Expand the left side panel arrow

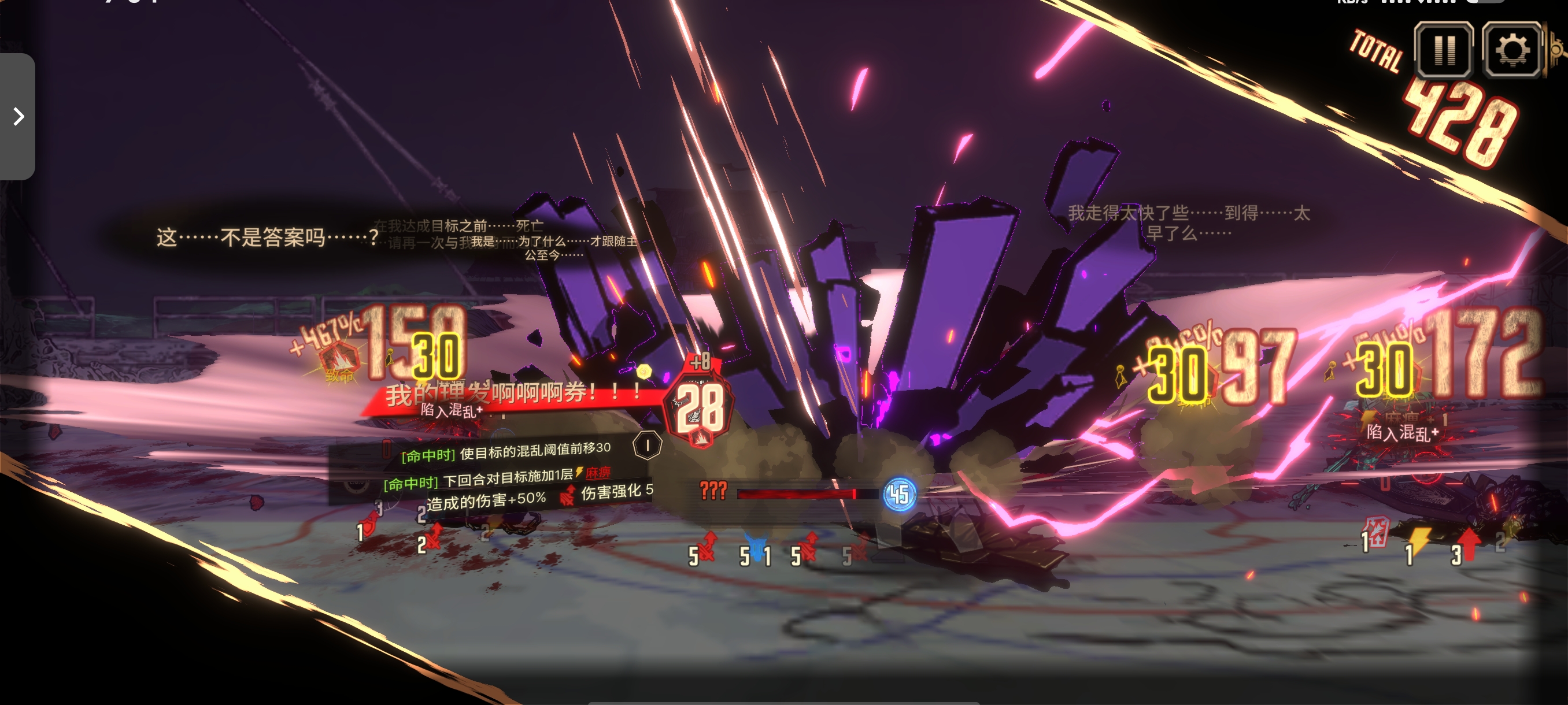(19, 116)
